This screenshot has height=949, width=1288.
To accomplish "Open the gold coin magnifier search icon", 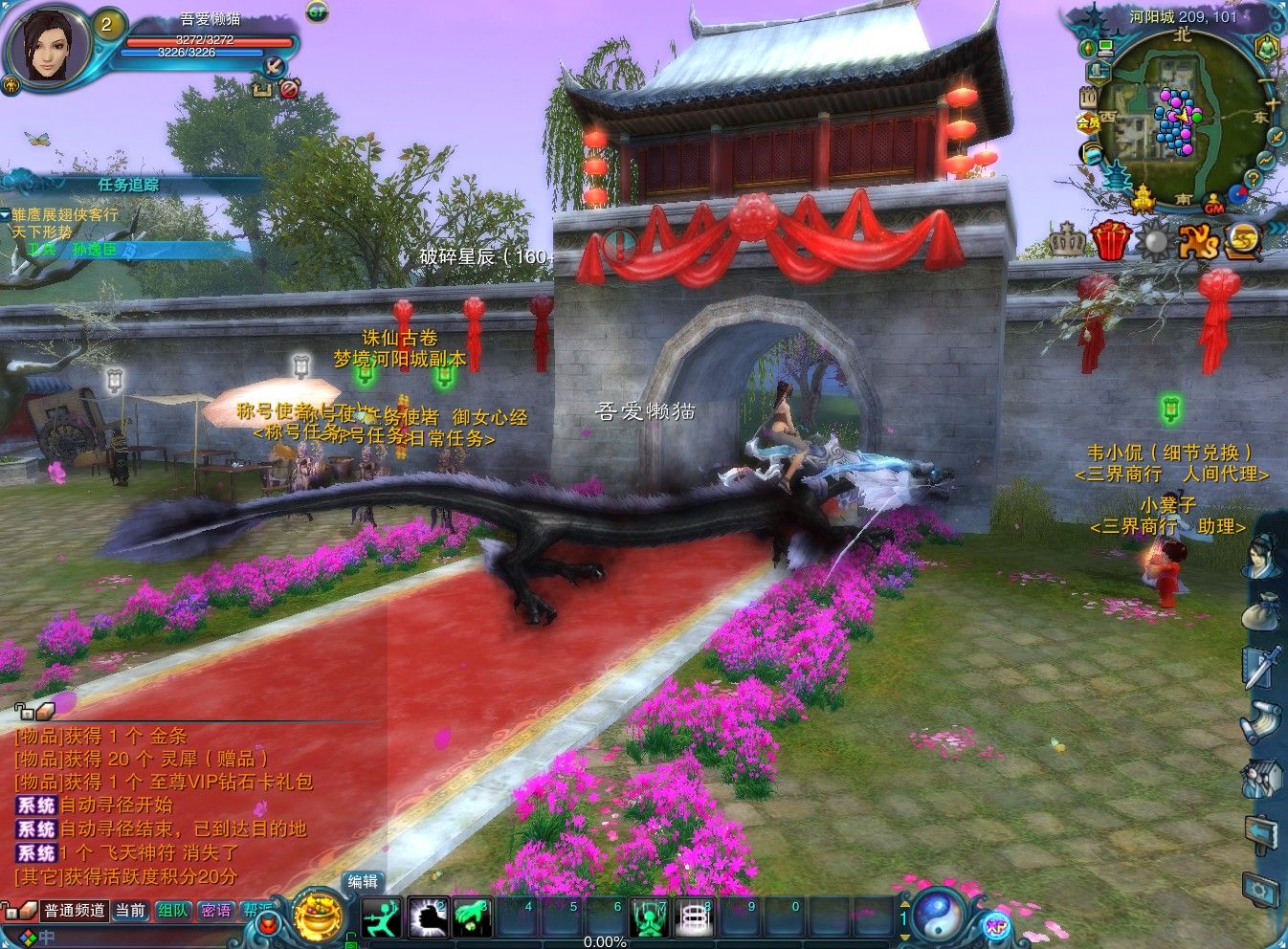I will 1244,240.
